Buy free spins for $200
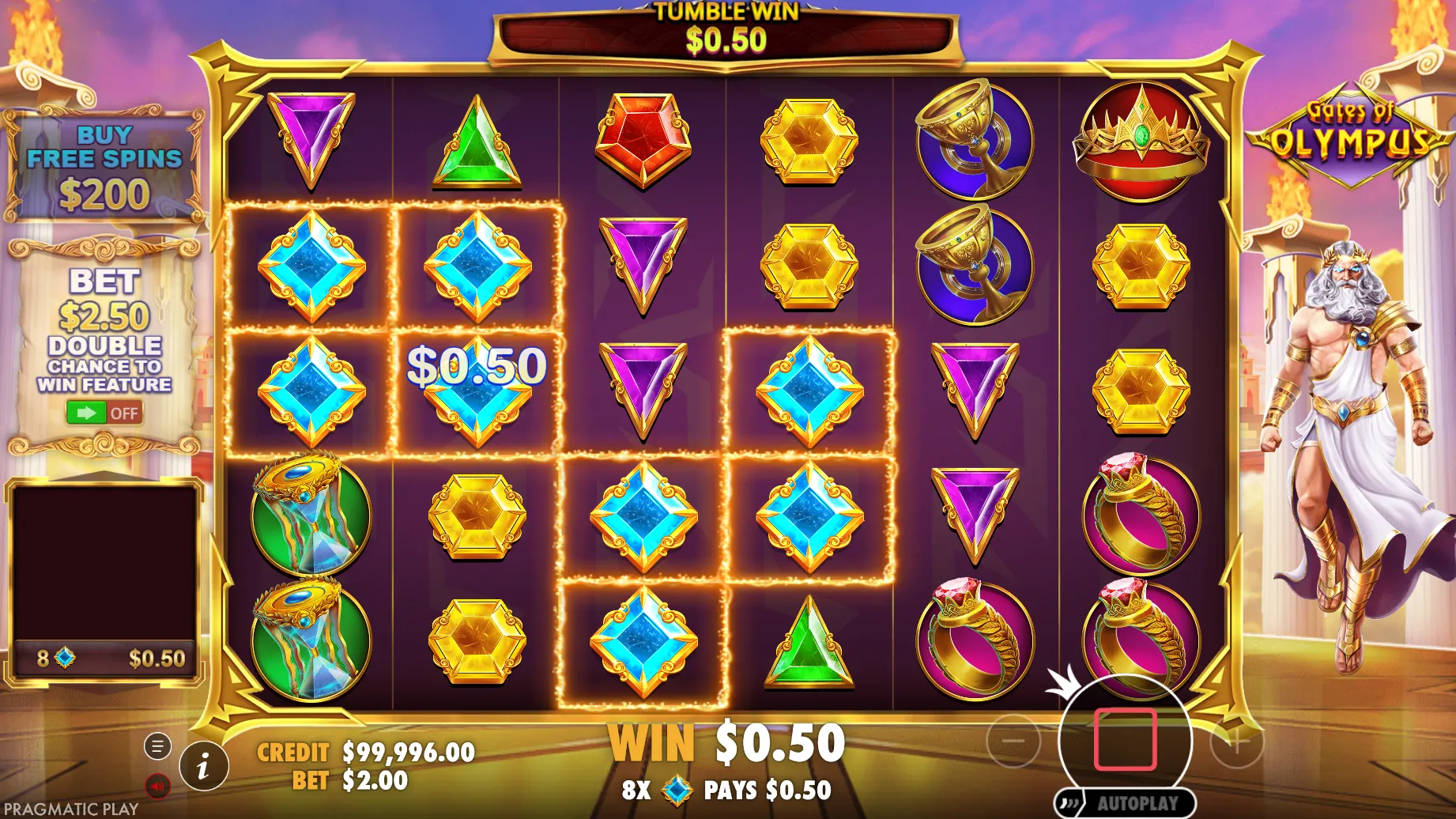Screen dimensions: 1456x819 pyautogui.click(x=104, y=167)
